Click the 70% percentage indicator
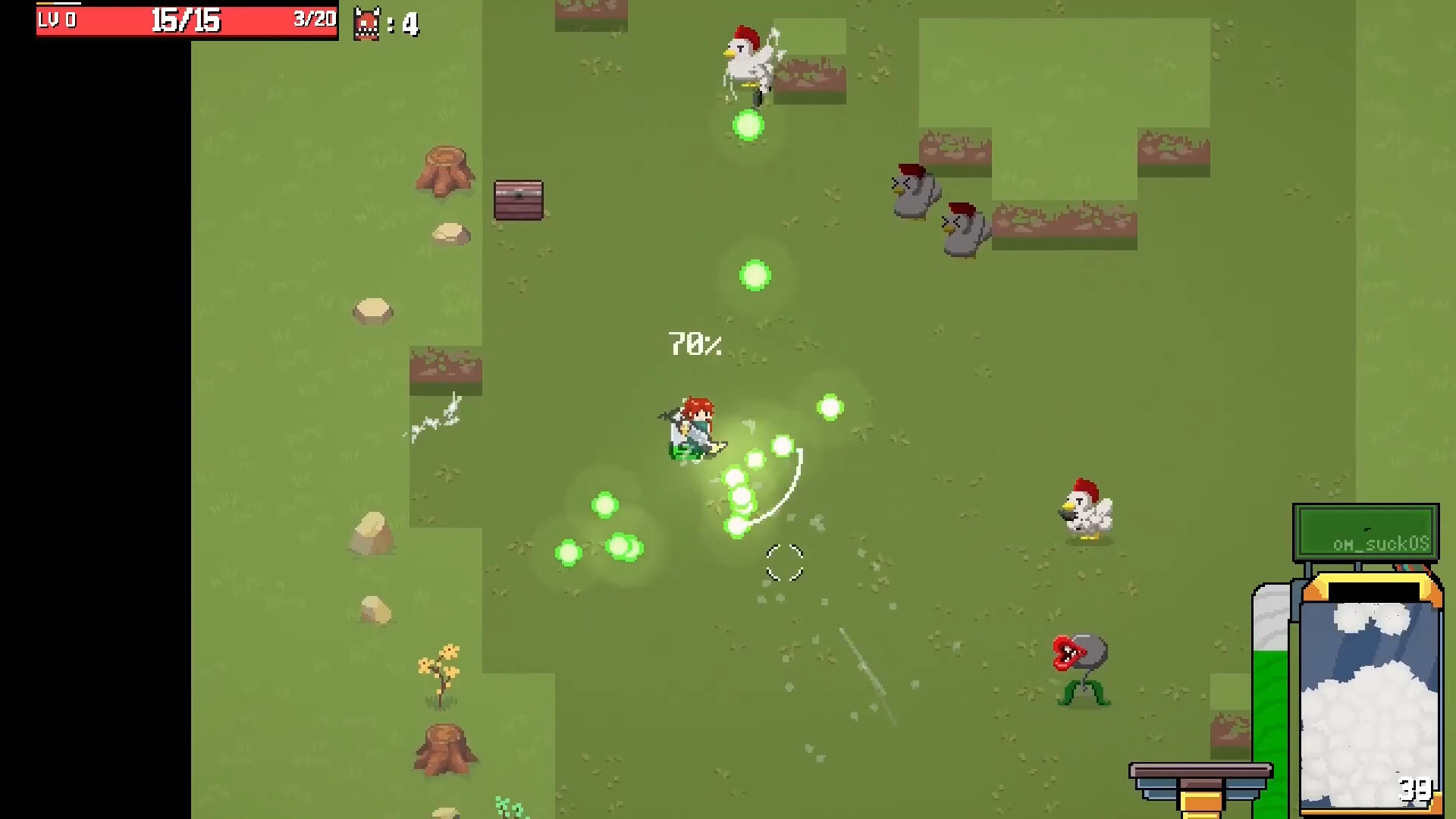Viewport: 1456px width, 819px height. [x=692, y=344]
